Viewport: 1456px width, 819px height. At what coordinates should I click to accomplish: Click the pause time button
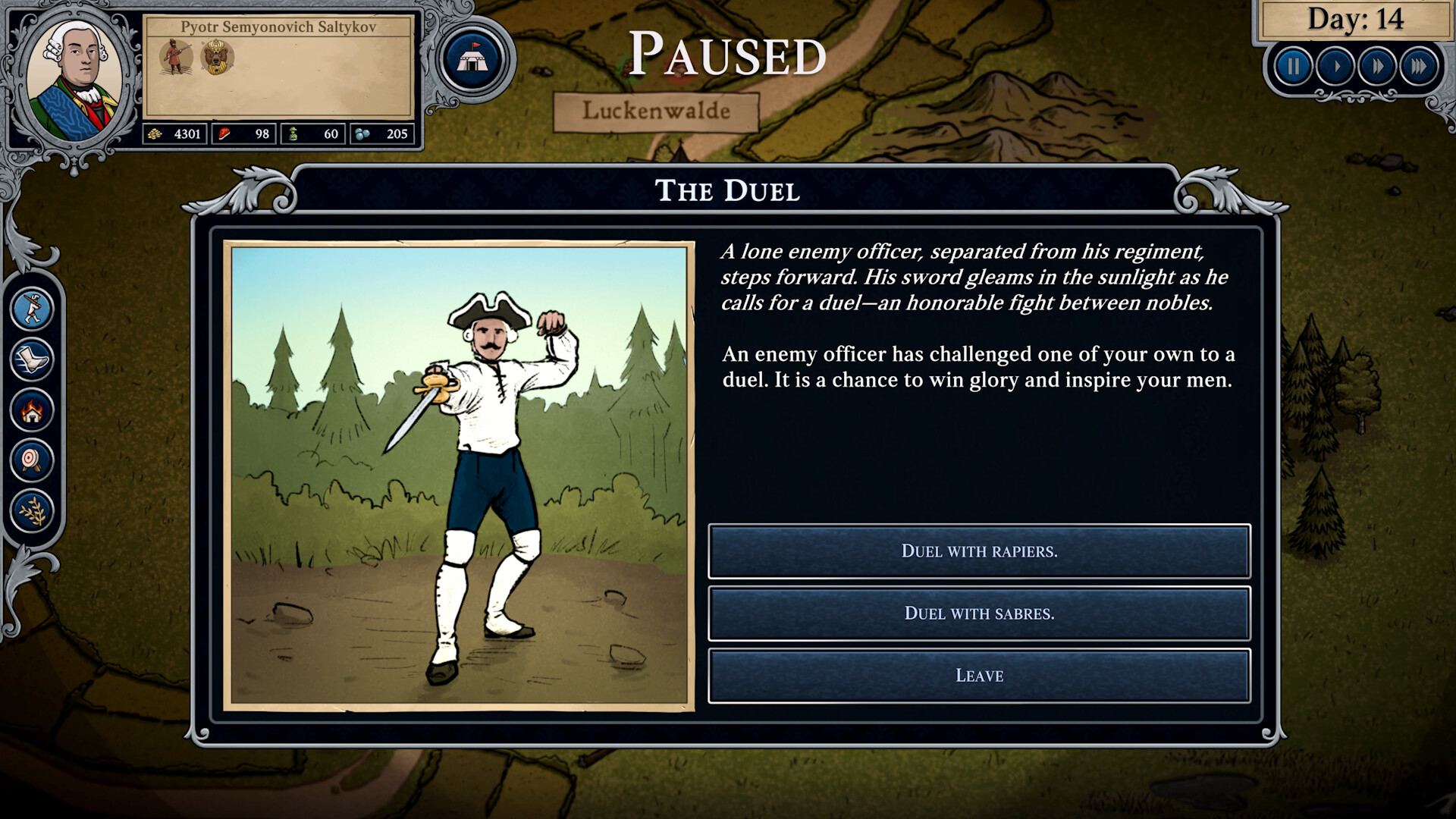(1294, 67)
